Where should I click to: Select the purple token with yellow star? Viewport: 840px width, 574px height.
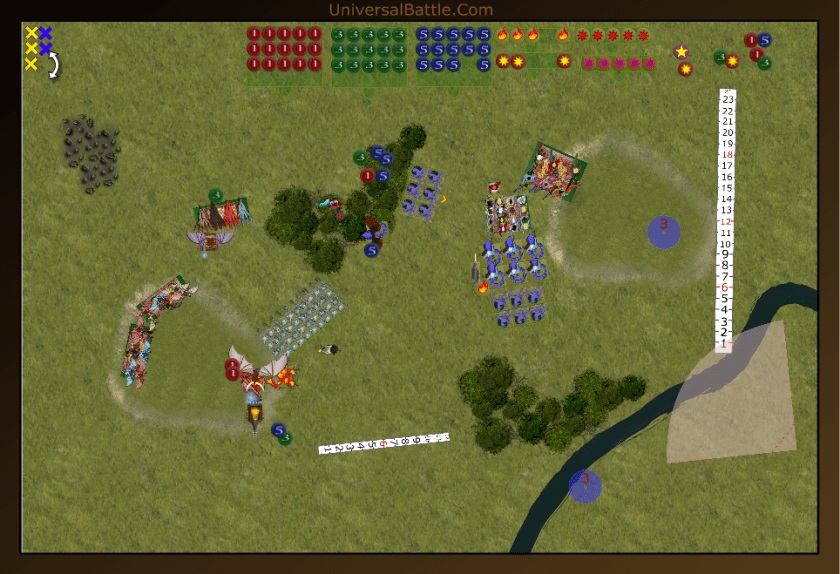pos(682,51)
